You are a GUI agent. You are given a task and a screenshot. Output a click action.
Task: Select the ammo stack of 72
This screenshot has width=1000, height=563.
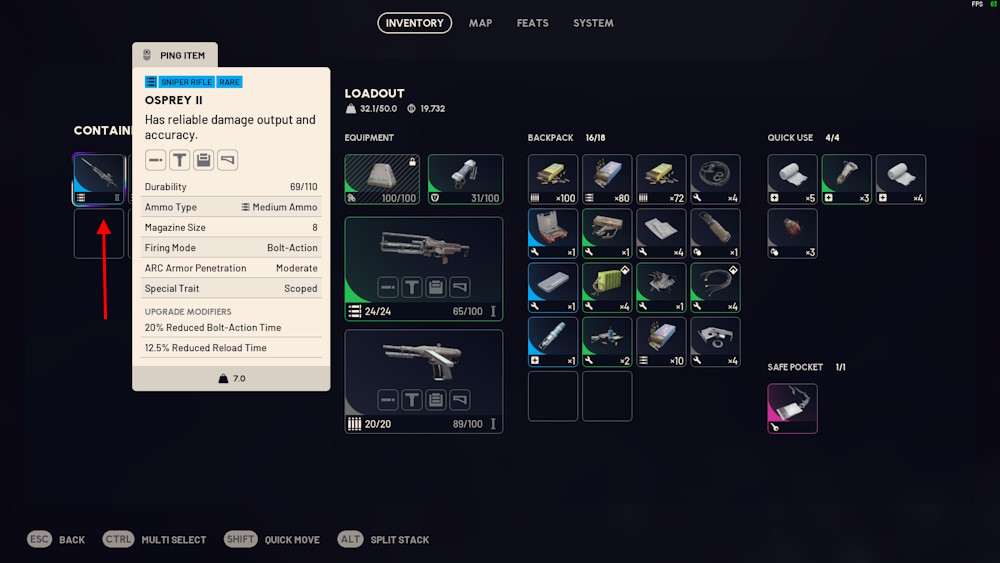coord(661,179)
